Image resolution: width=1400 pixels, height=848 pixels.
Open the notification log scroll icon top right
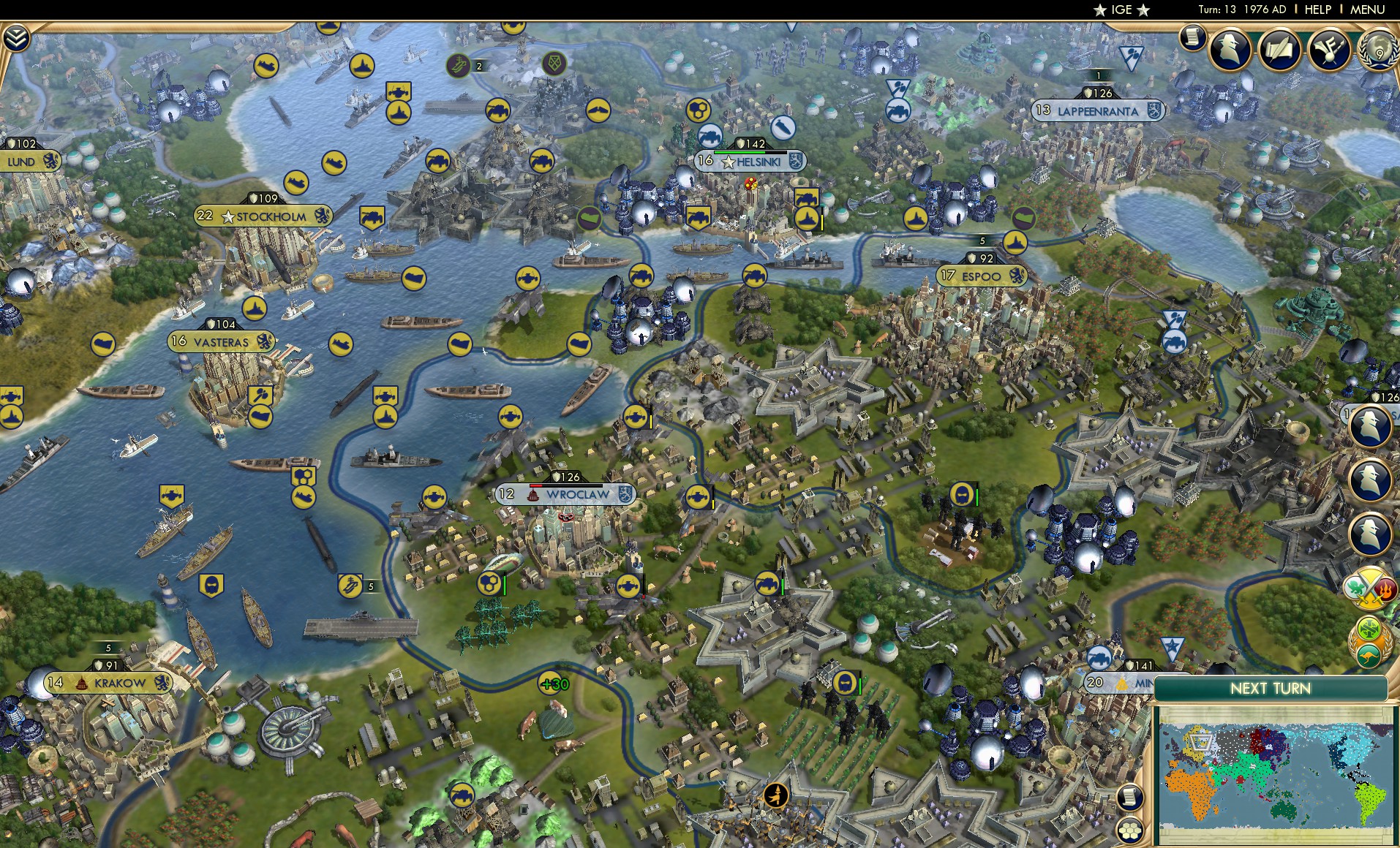pos(1193,38)
